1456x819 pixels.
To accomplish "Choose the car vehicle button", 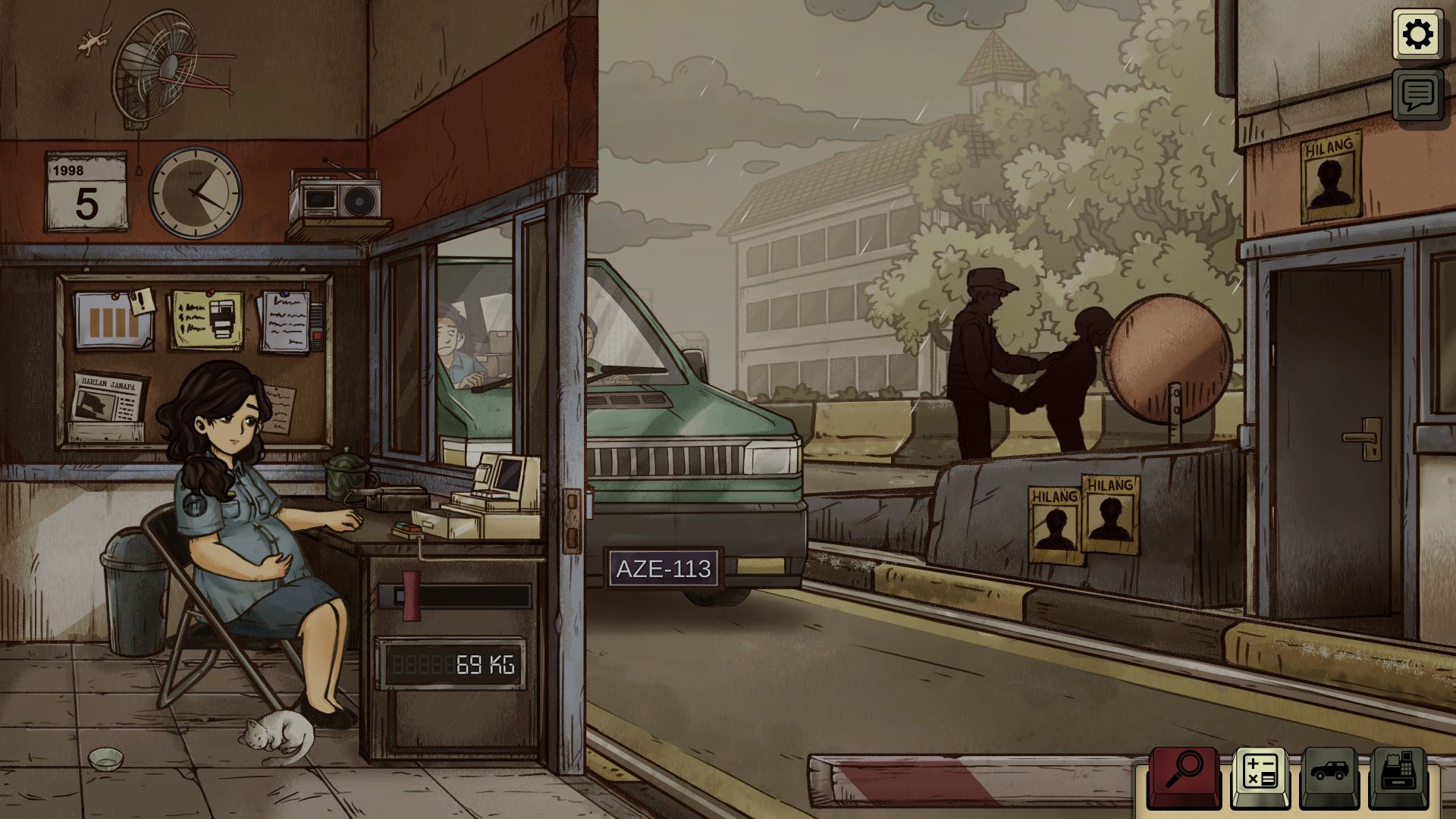I will tap(1329, 776).
